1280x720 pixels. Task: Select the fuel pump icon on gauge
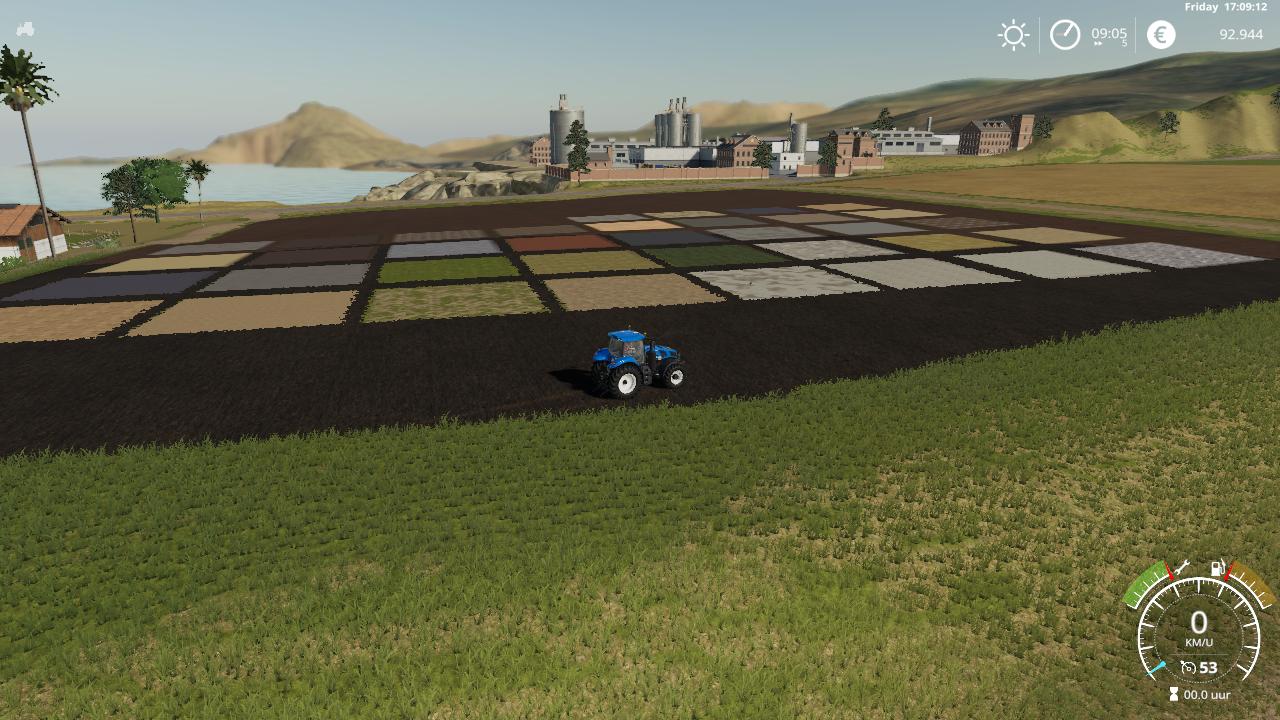tap(1218, 569)
